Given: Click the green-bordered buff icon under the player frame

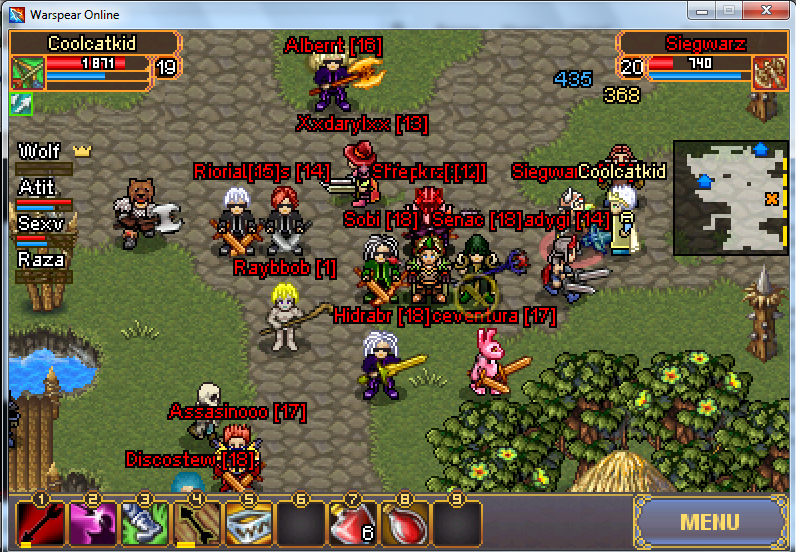Looking at the screenshot, I should tap(21, 102).
